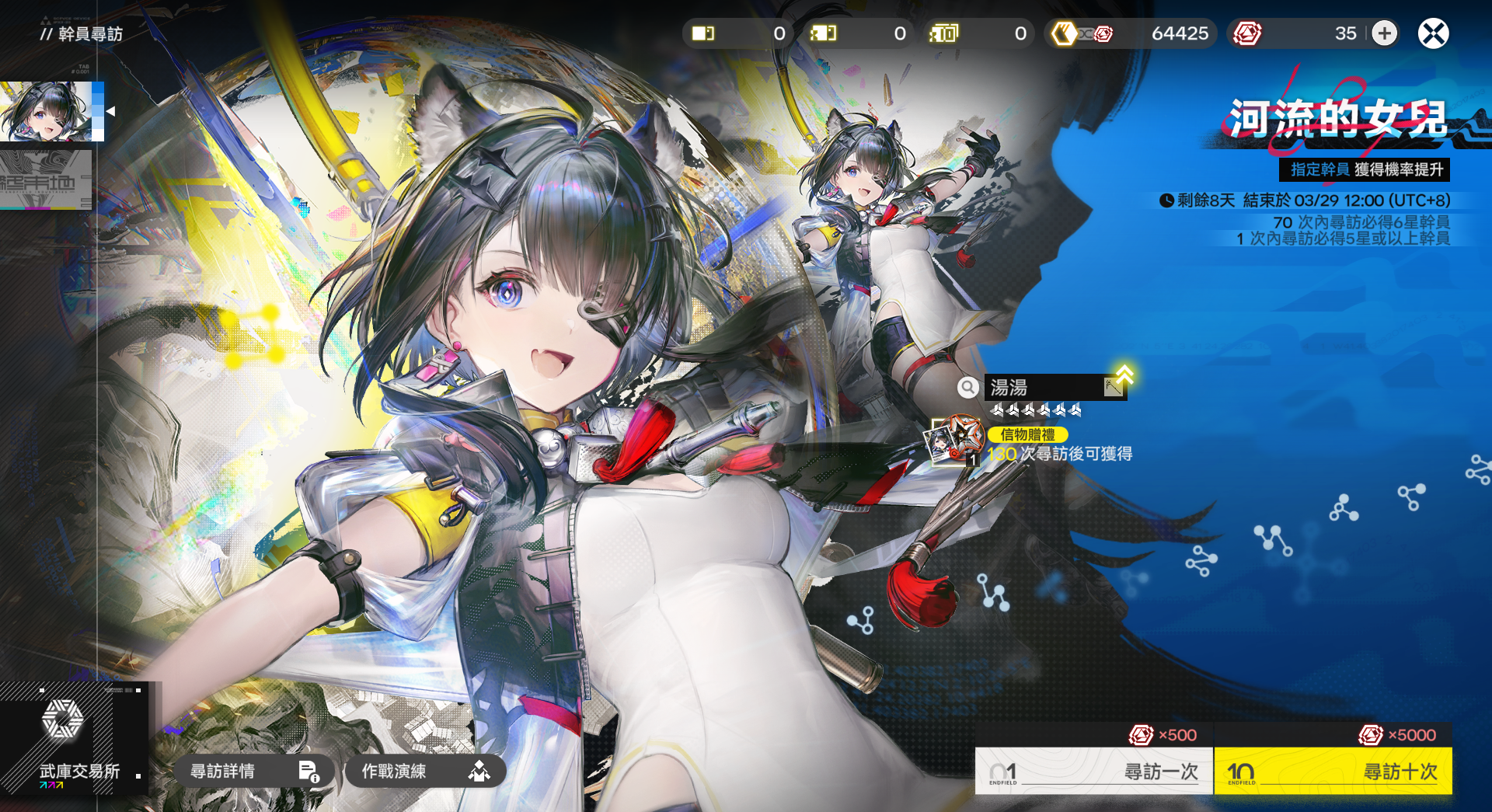Select the cat-eared girl banner thumbnail
Screen dimensions: 1492x812
(x=48, y=111)
